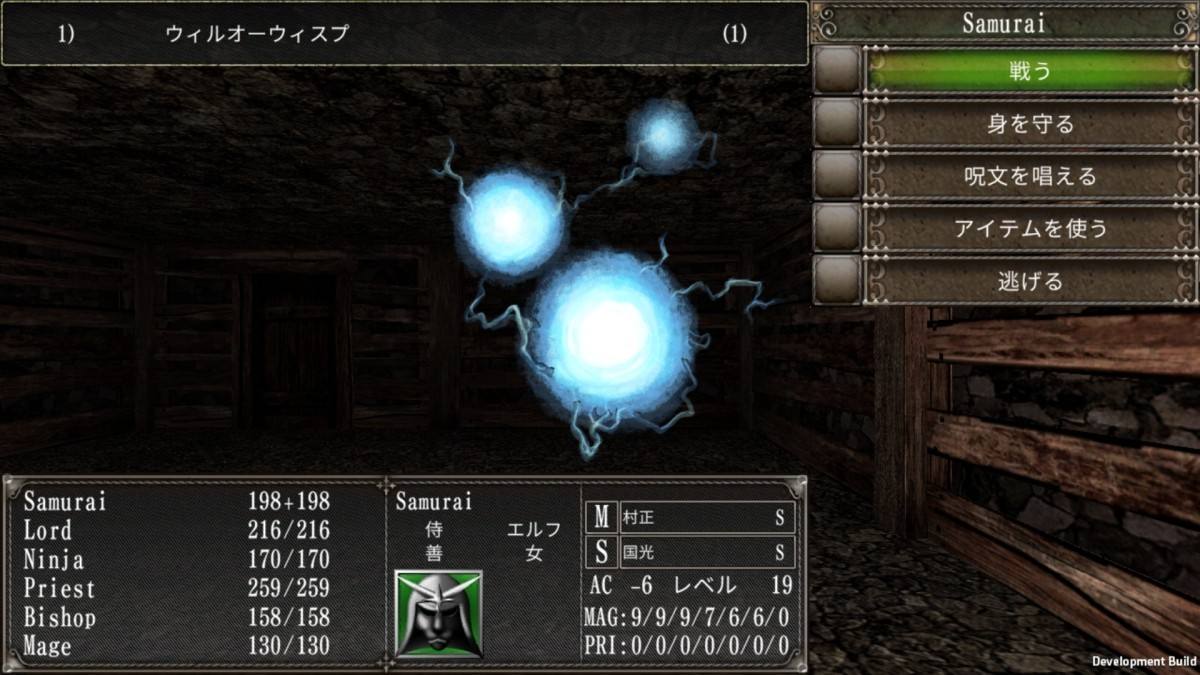1200x675 pixels.
Task: Click the Samurai helmet portrait
Action: [438, 613]
